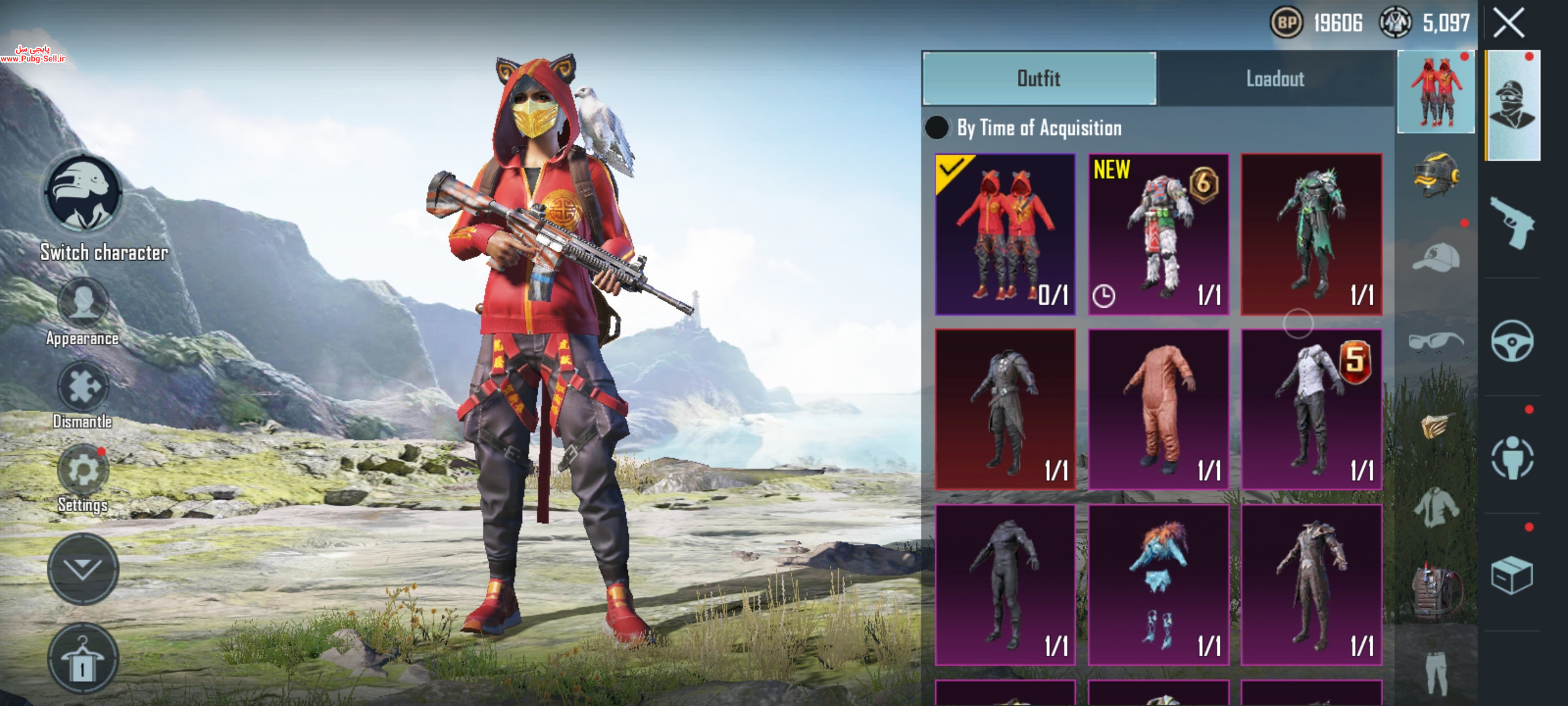The image size is (1568, 706).
Task: Switch to the Loadout tab
Action: (x=1274, y=78)
